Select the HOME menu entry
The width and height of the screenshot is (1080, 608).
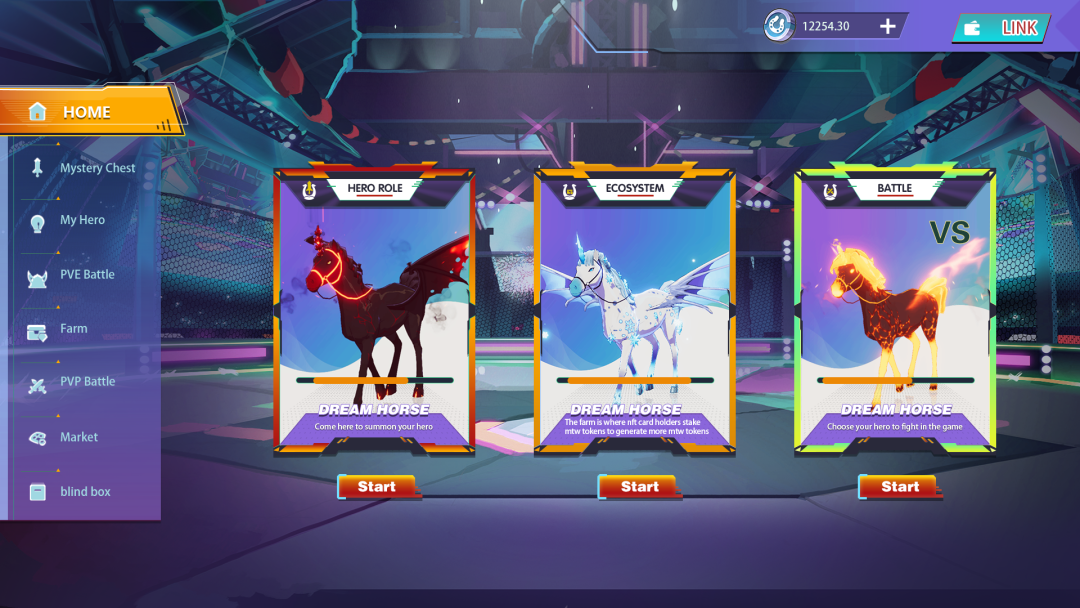86,112
